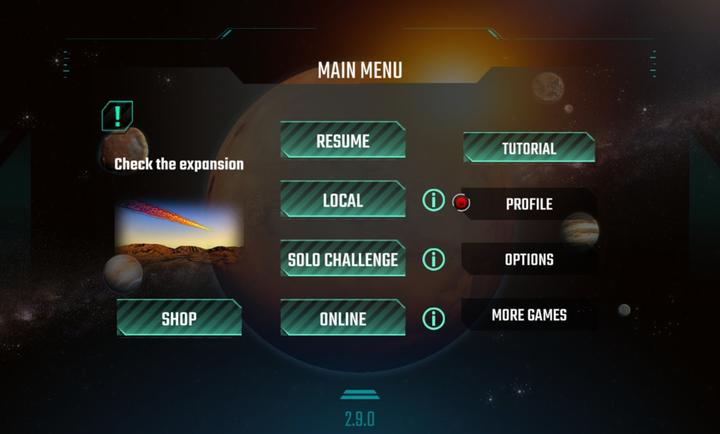This screenshot has height=434, width=720.
Task: Open the Profile menu
Action: click(x=529, y=204)
